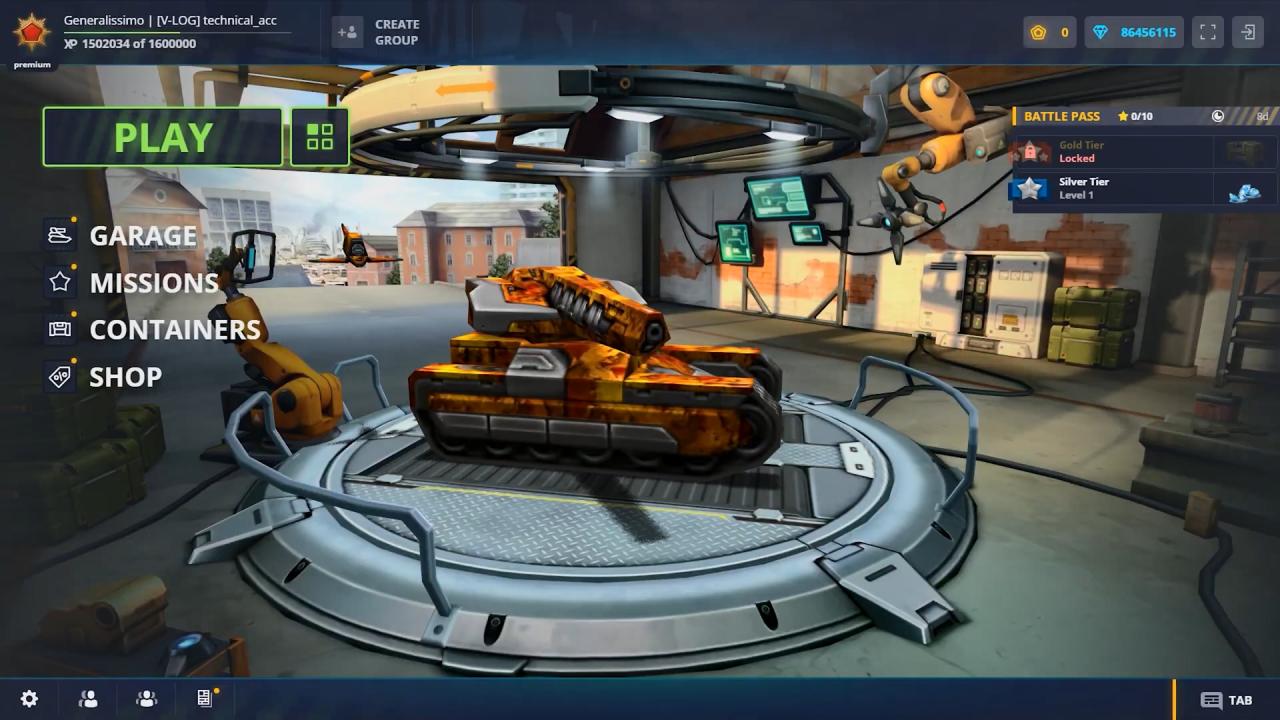1280x720 pixels.
Task: Open the Garage menu
Action: (143, 235)
